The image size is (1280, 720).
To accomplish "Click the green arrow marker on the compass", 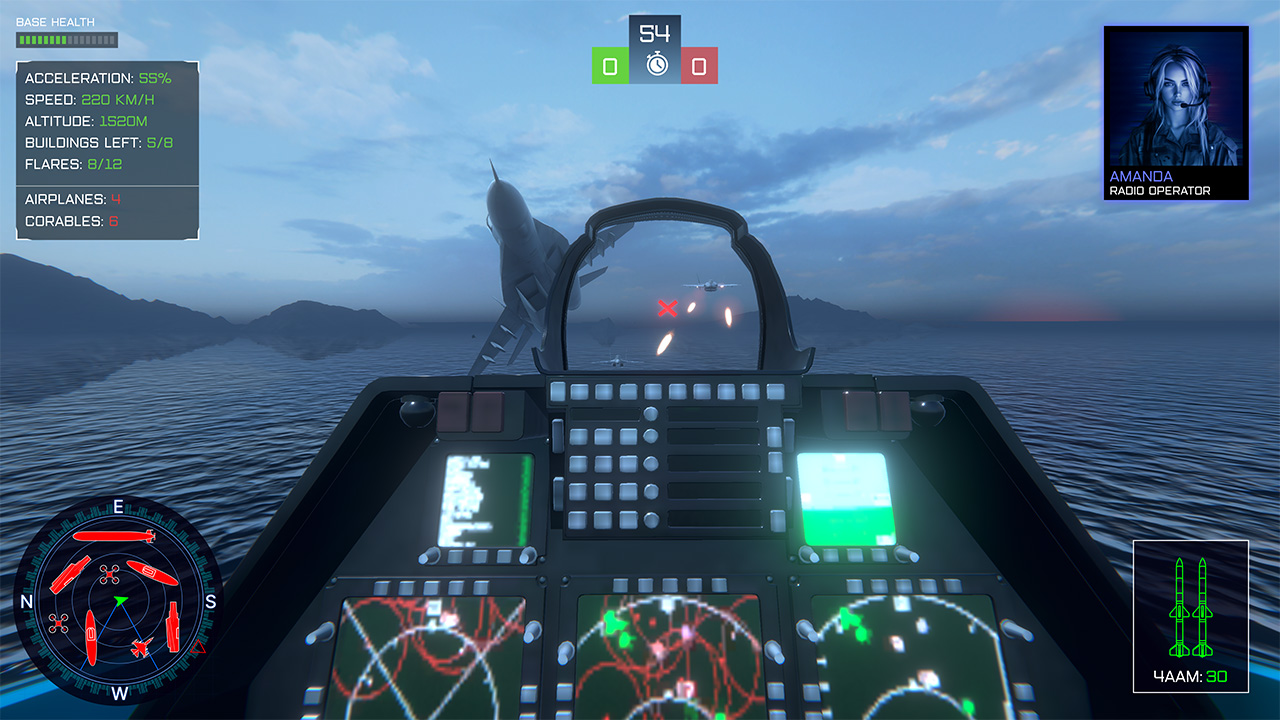I will pos(119,600).
